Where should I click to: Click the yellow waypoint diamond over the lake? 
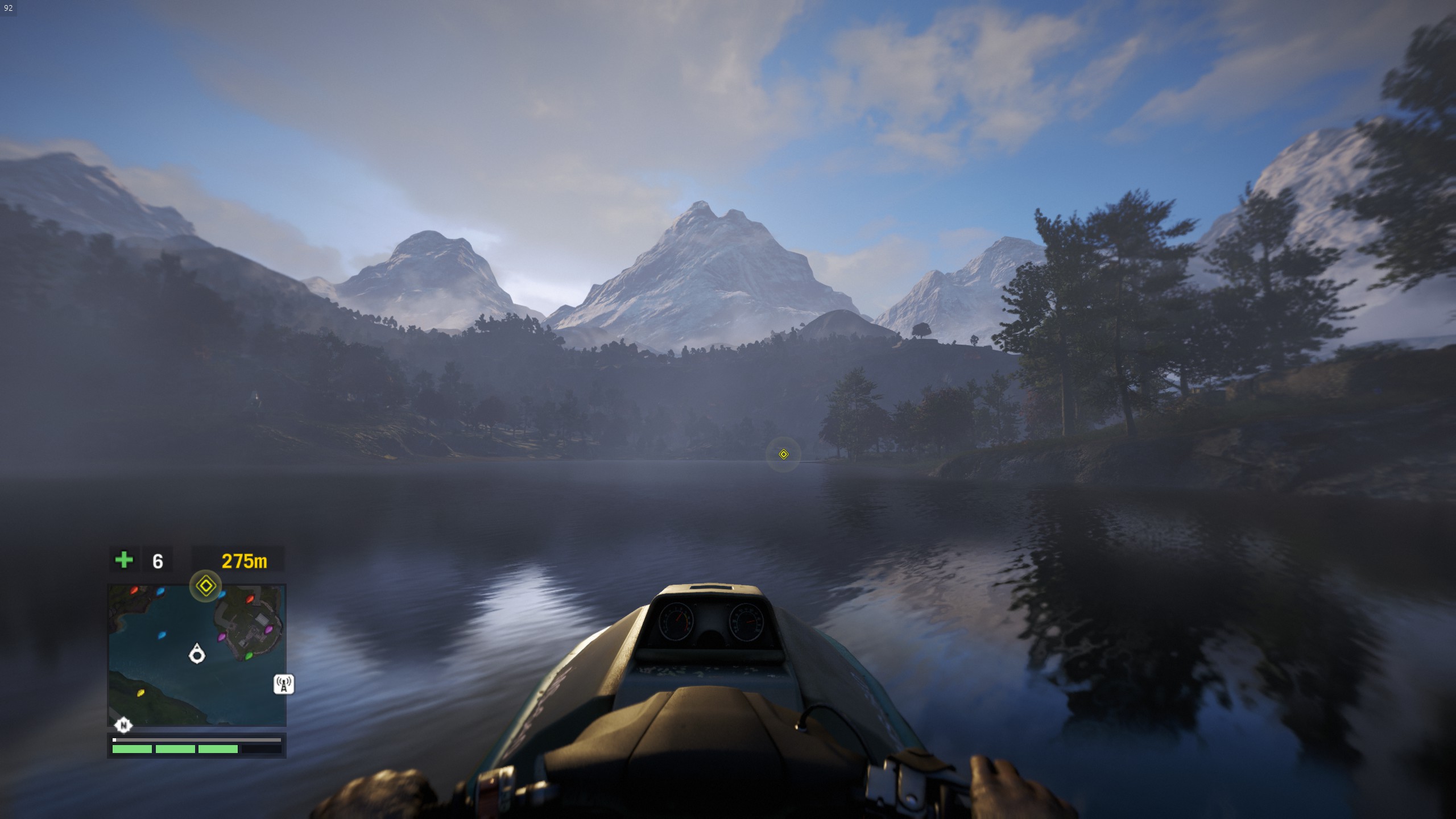[783, 454]
